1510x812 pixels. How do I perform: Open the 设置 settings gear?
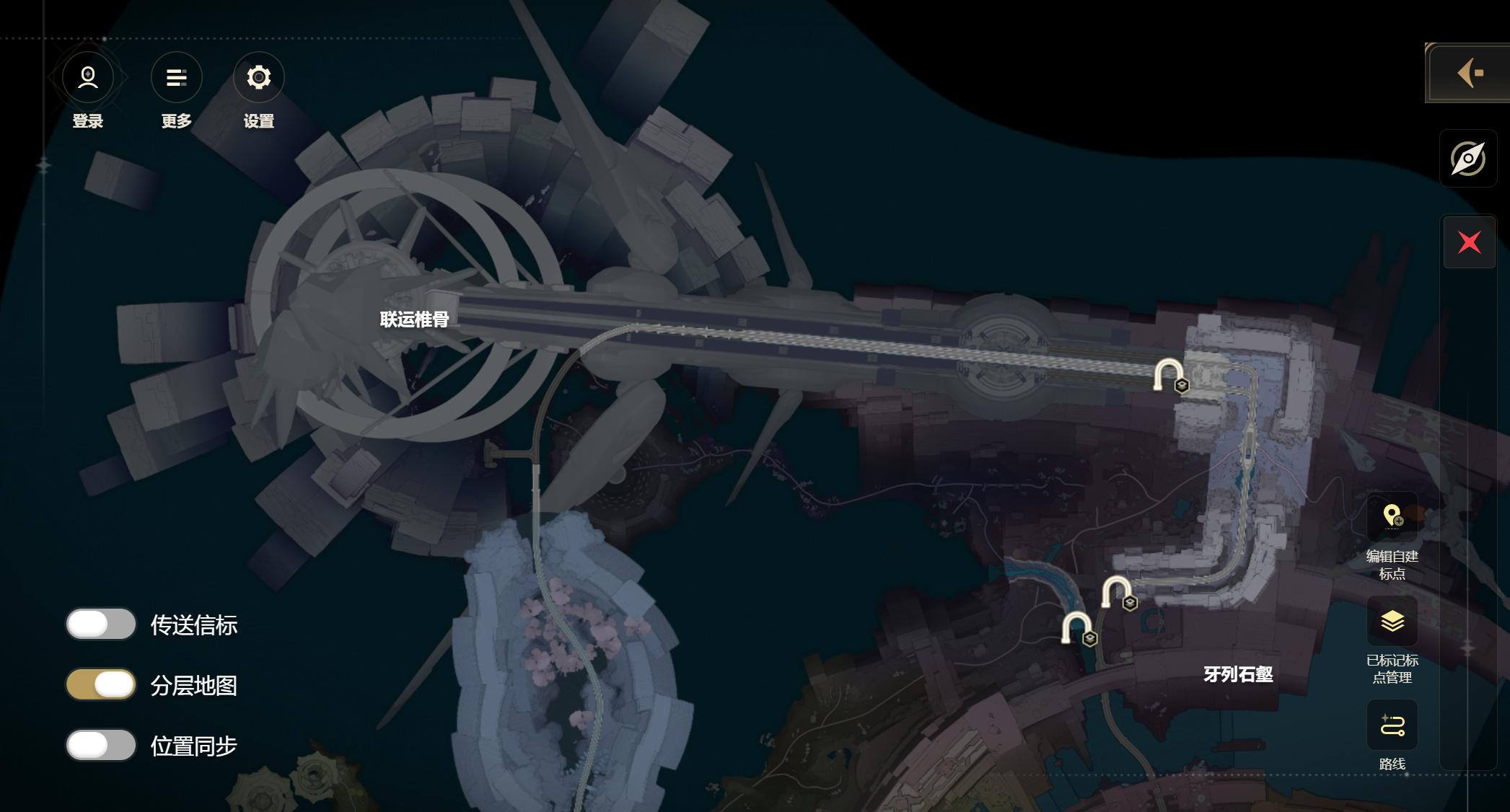[x=258, y=77]
